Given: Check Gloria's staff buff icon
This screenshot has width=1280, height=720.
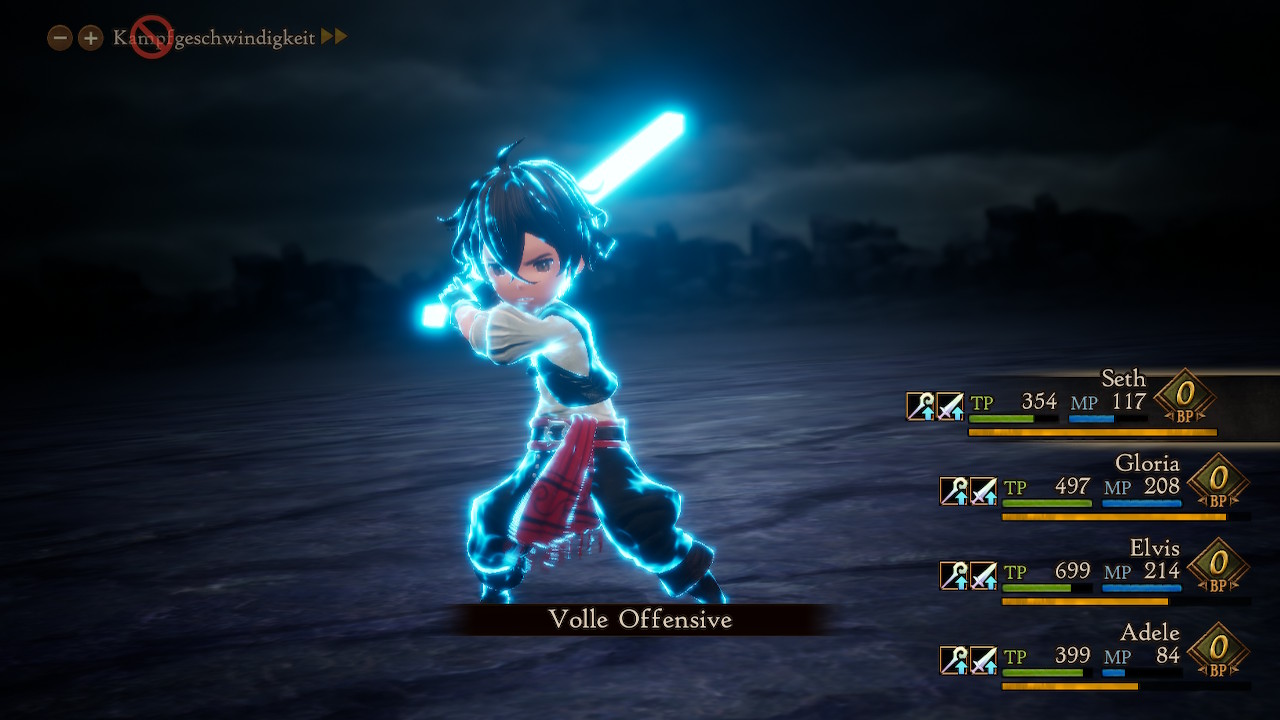Looking at the screenshot, I should [x=954, y=490].
